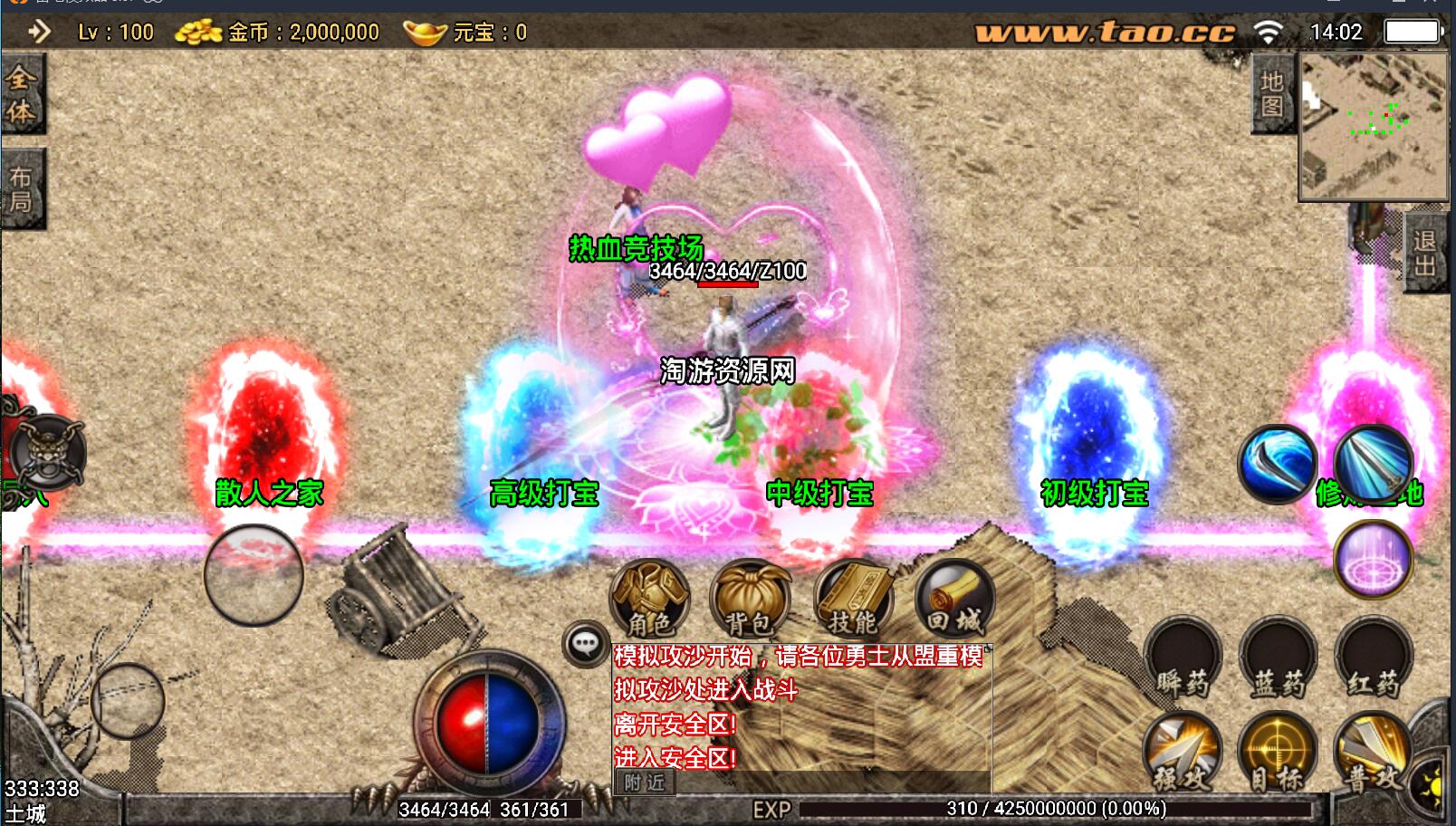Open the chat speech bubble button
This screenshot has width=1456, height=826.
click(585, 644)
